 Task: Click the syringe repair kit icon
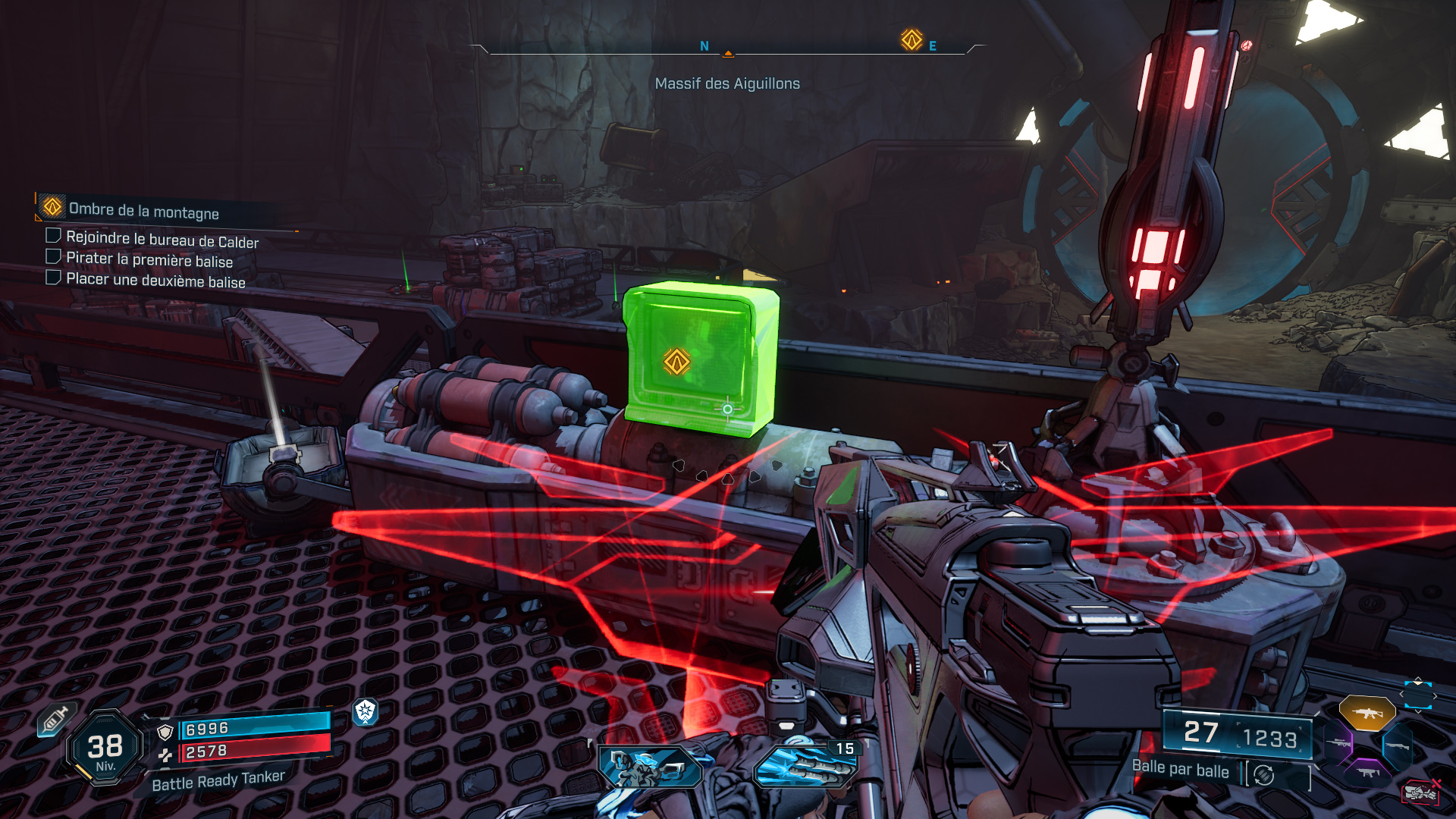click(x=55, y=720)
